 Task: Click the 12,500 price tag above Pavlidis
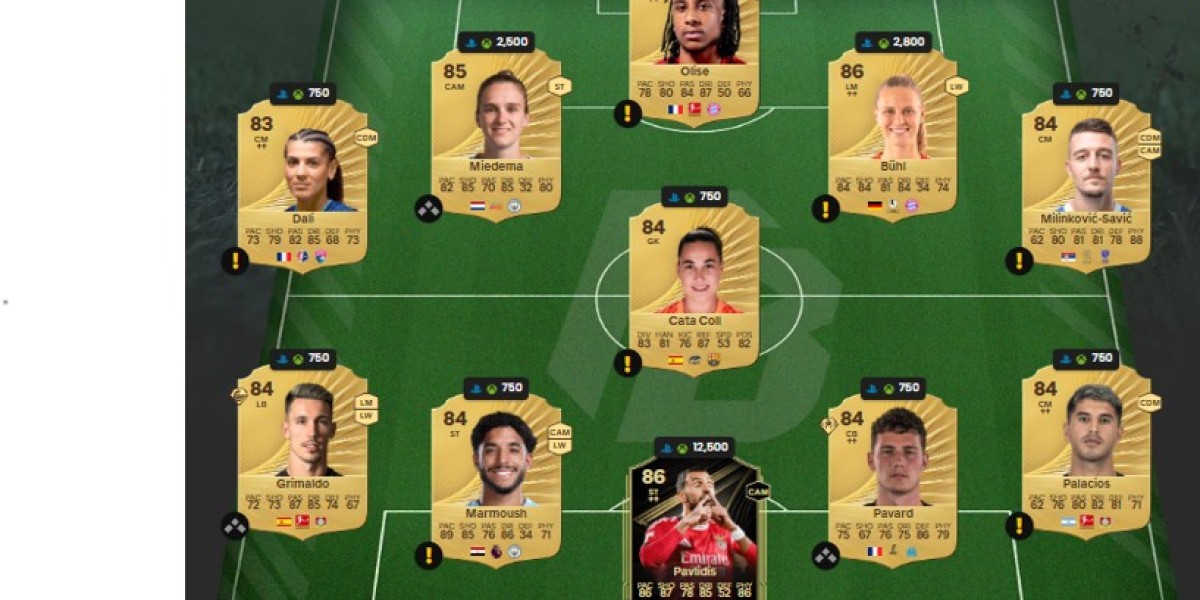coord(695,447)
